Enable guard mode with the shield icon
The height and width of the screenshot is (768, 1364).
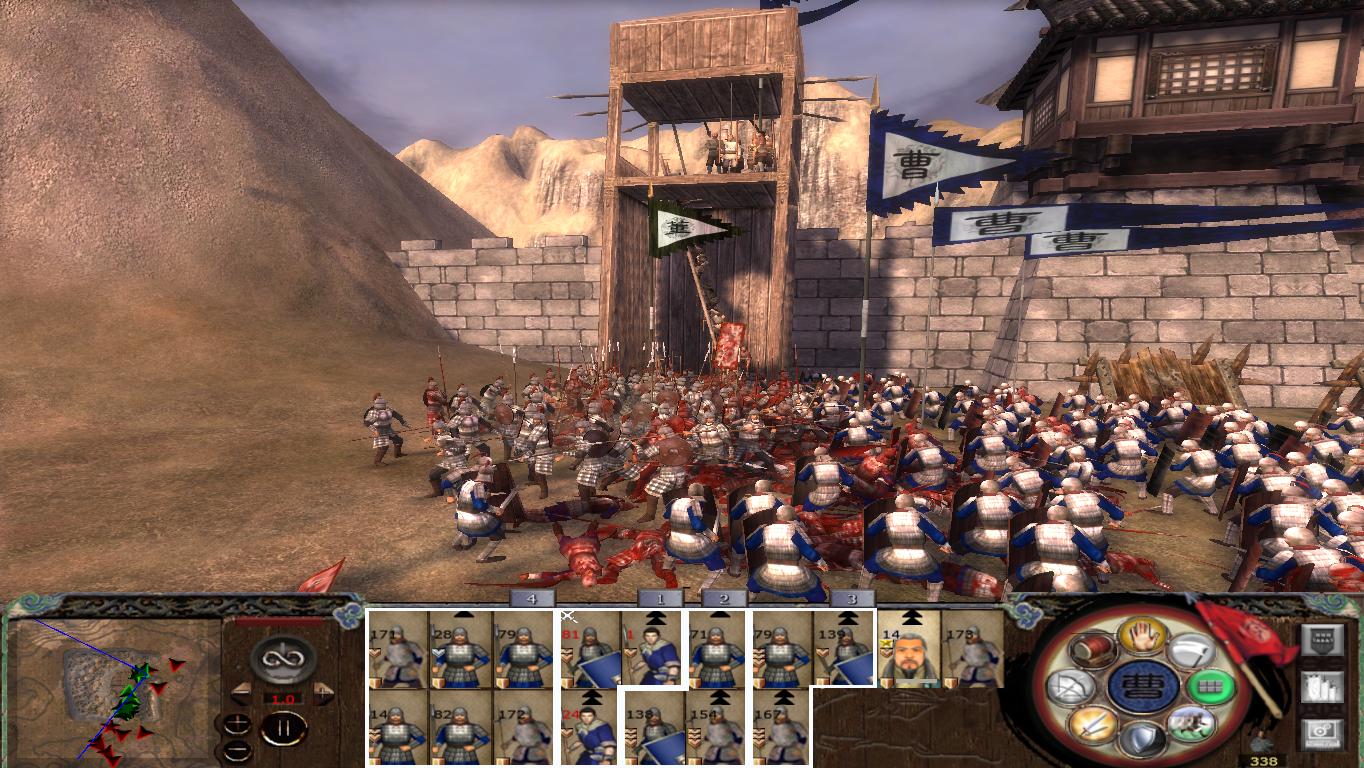tap(1143, 736)
